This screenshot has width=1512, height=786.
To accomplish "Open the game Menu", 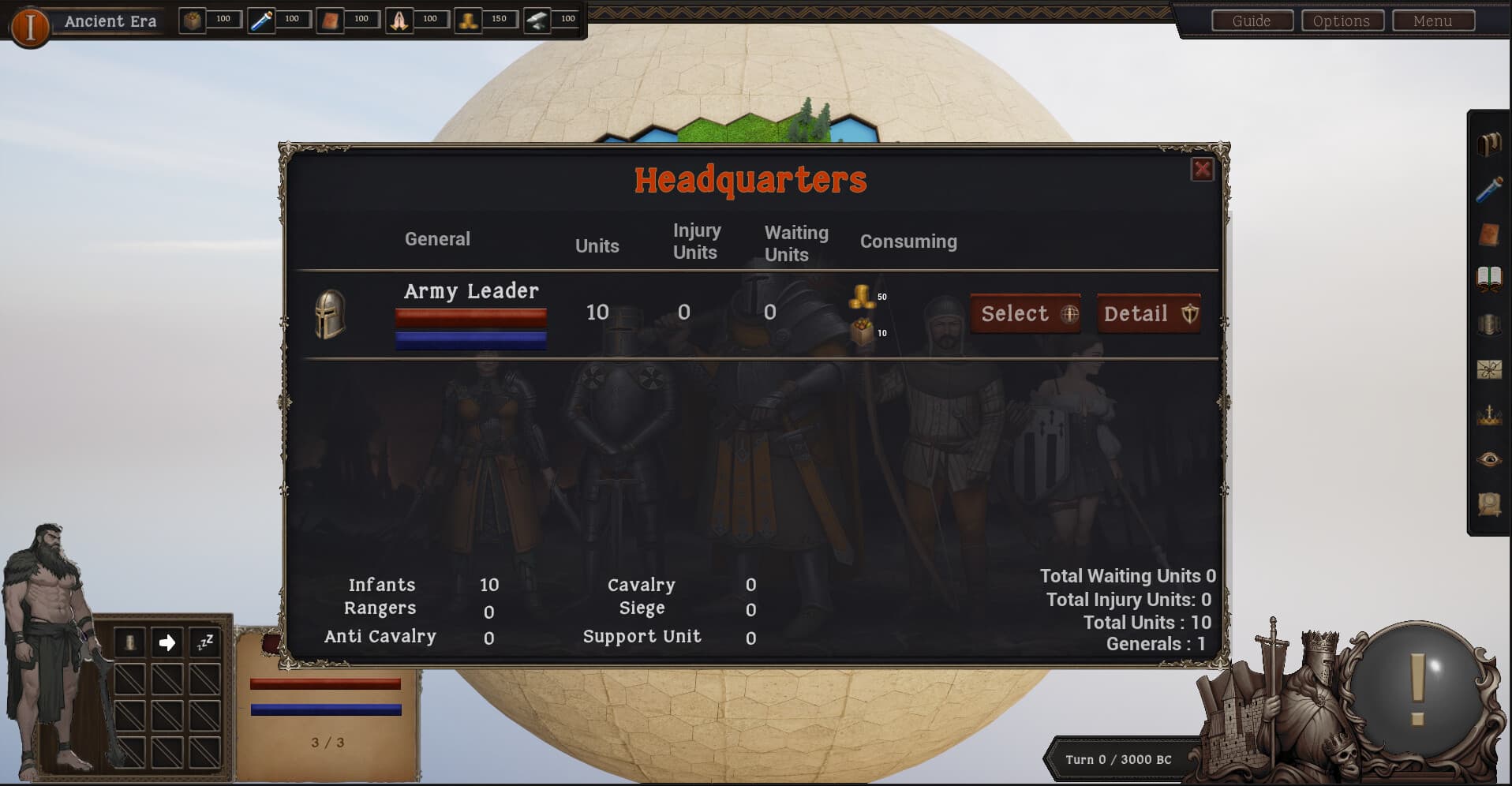I will tap(1433, 21).
